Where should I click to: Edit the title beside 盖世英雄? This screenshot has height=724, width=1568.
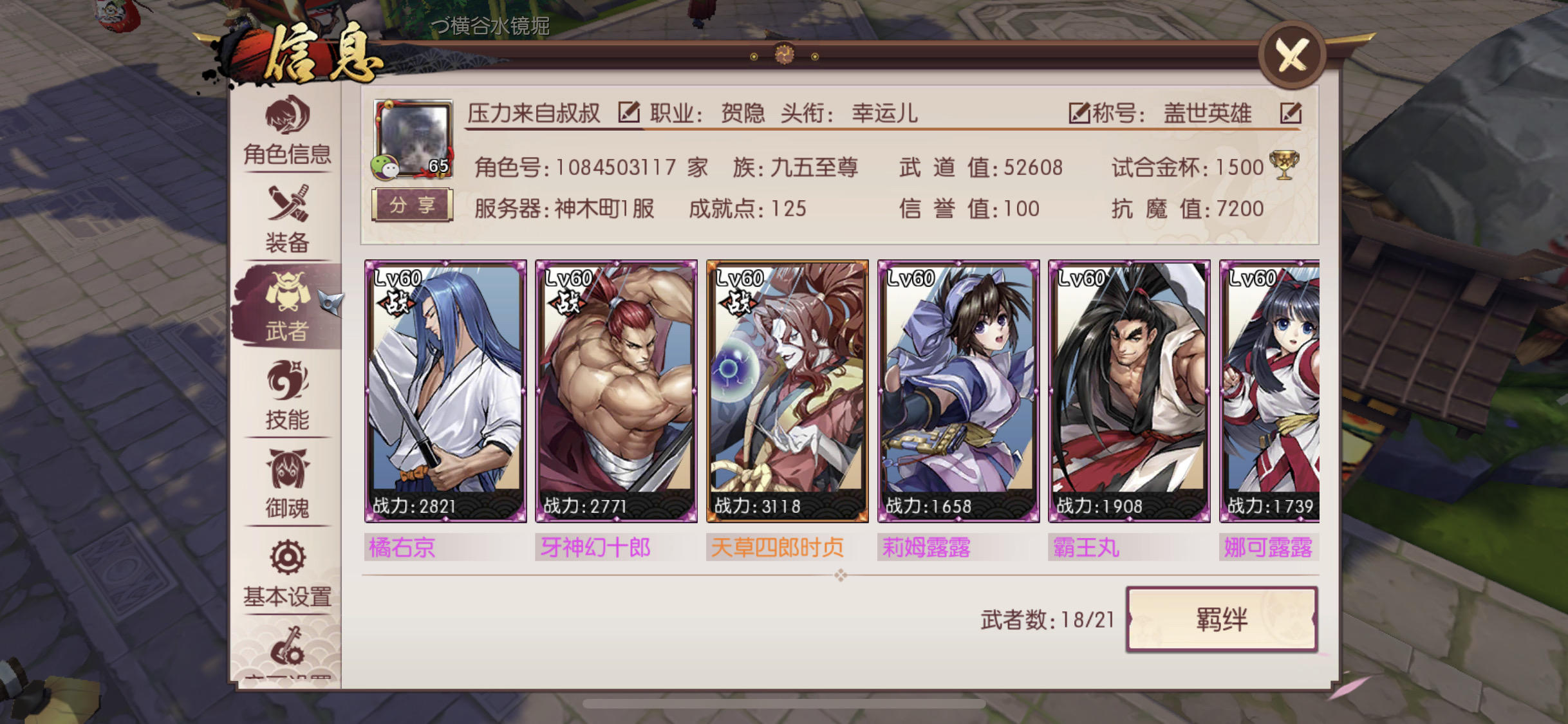coord(1293,113)
